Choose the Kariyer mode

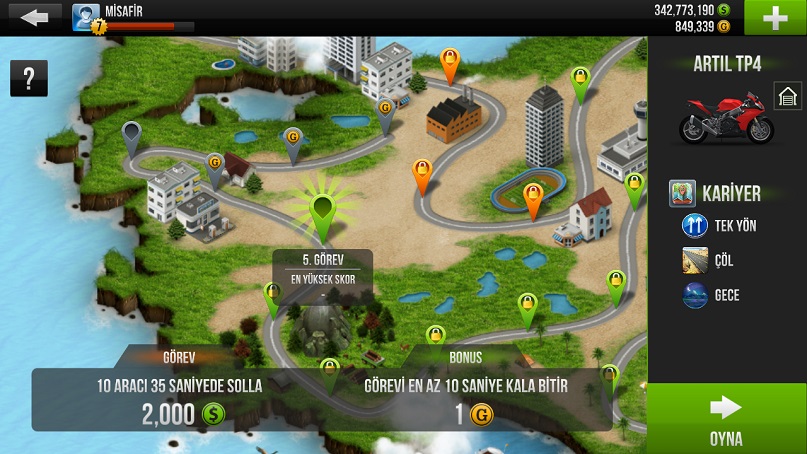click(716, 193)
